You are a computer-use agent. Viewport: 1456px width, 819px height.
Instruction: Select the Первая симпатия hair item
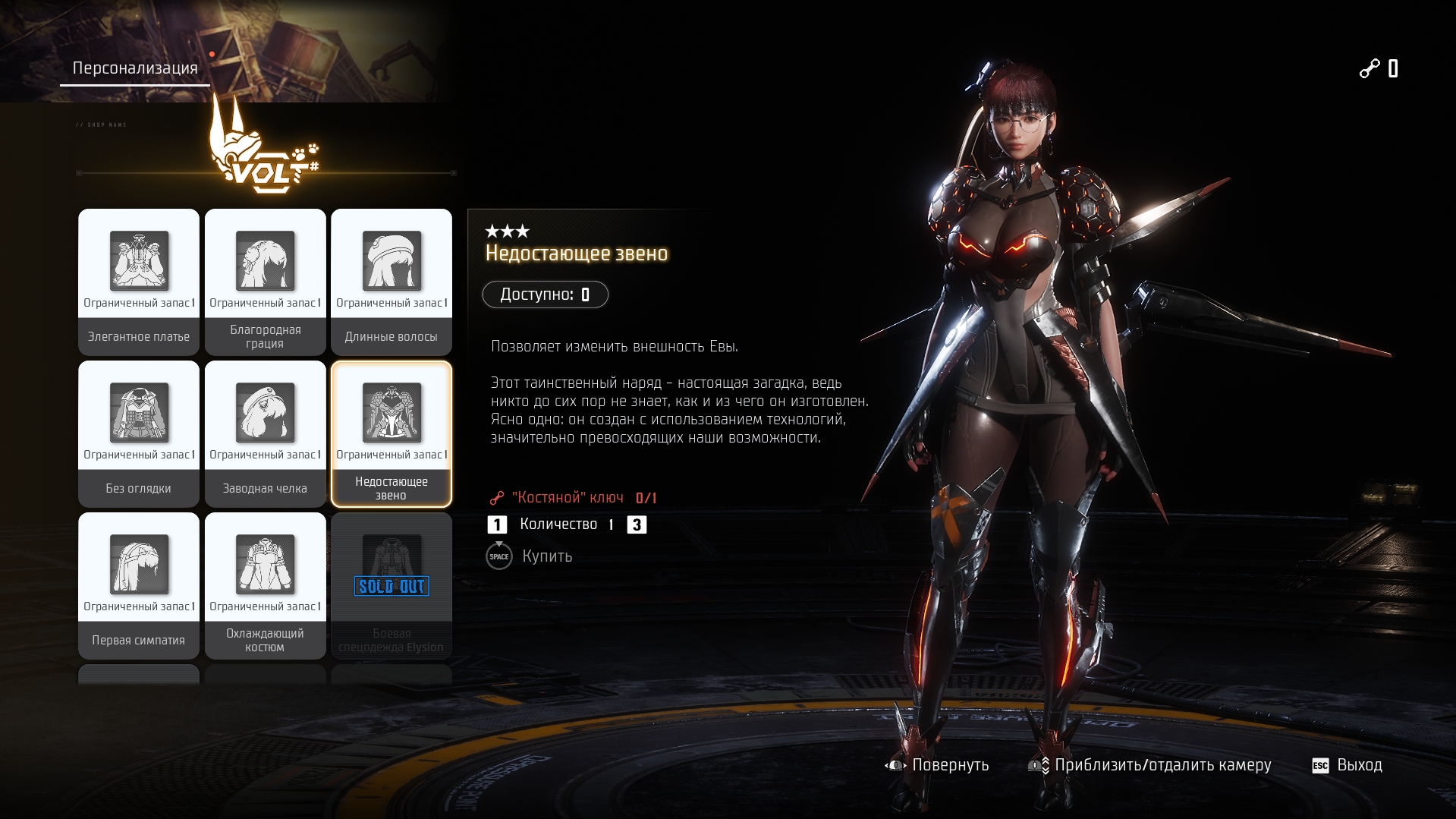[139, 585]
